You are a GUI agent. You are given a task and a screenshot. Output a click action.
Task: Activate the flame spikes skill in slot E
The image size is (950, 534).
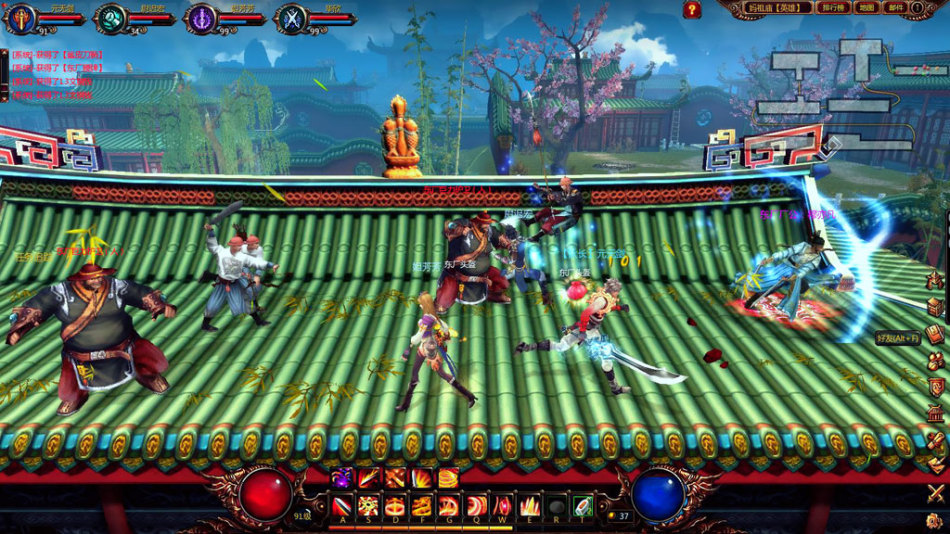pyautogui.click(x=529, y=506)
